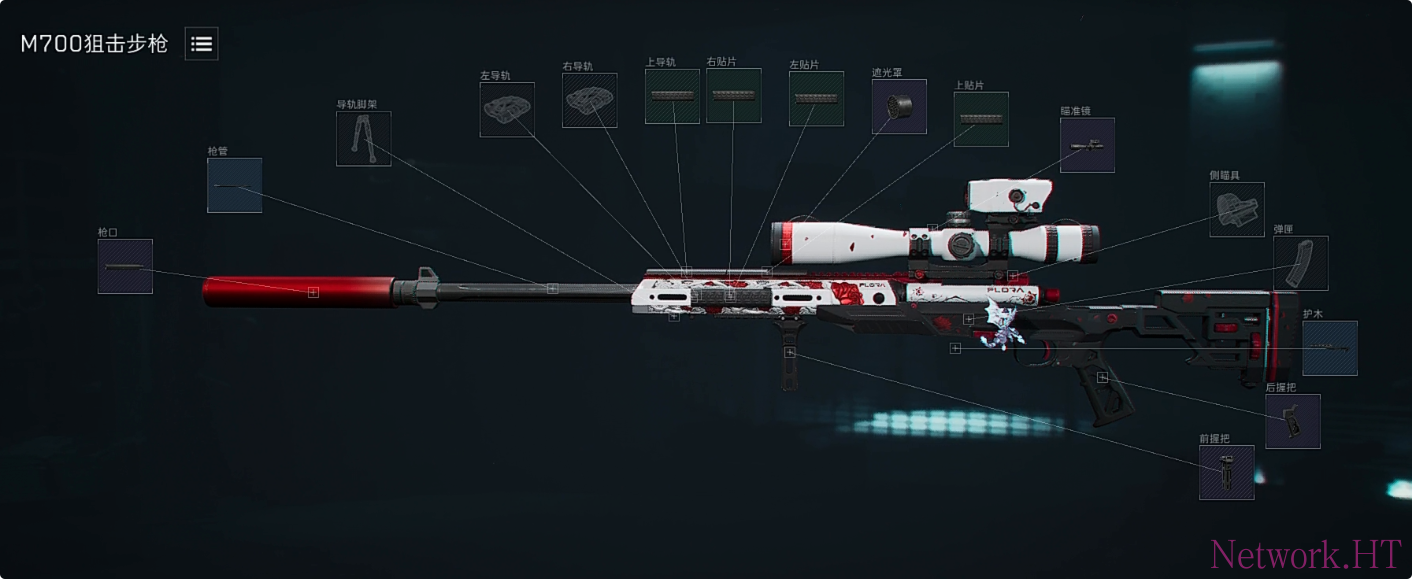Image resolution: width=1412 pixels, height=579 pixels.
Task: Select the 枪口 muzzle slot
Action: [x=125, y=266]
